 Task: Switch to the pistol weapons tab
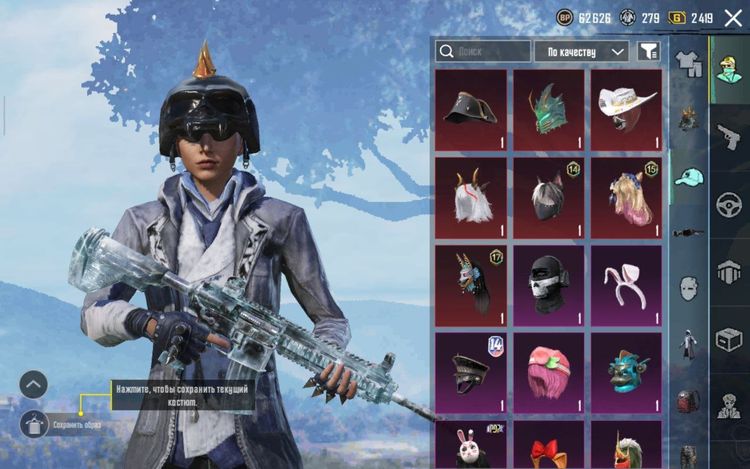[729, 137]
